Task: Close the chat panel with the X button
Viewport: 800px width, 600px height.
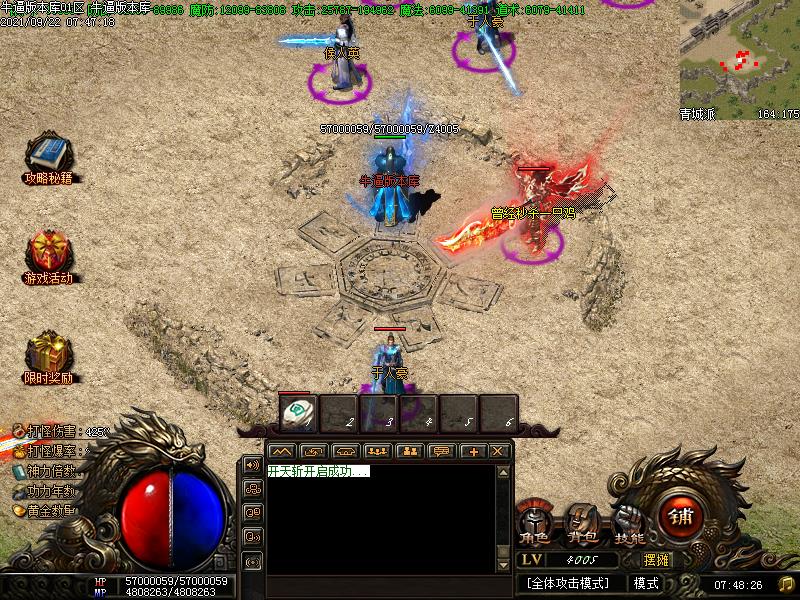Action: point(498,452)
